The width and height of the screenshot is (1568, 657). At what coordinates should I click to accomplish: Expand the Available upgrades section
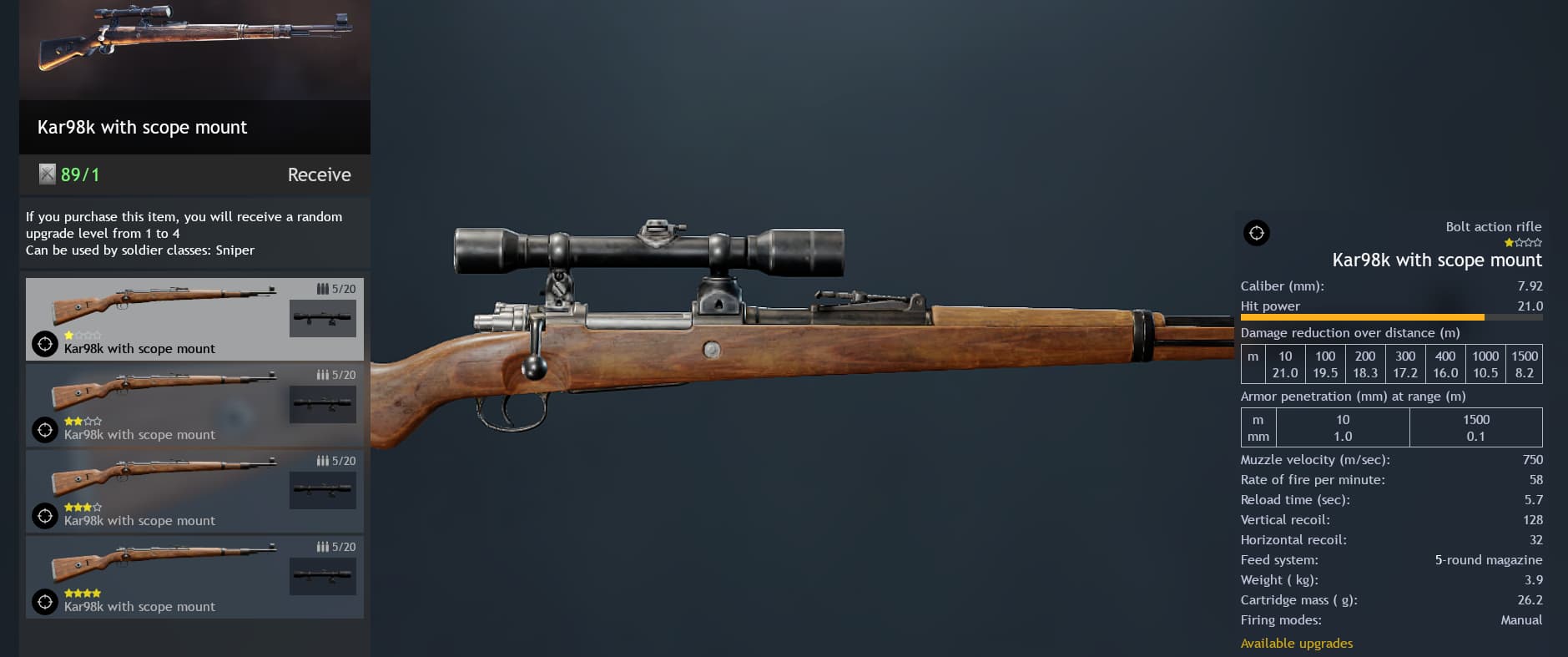tap(1297, 643)
